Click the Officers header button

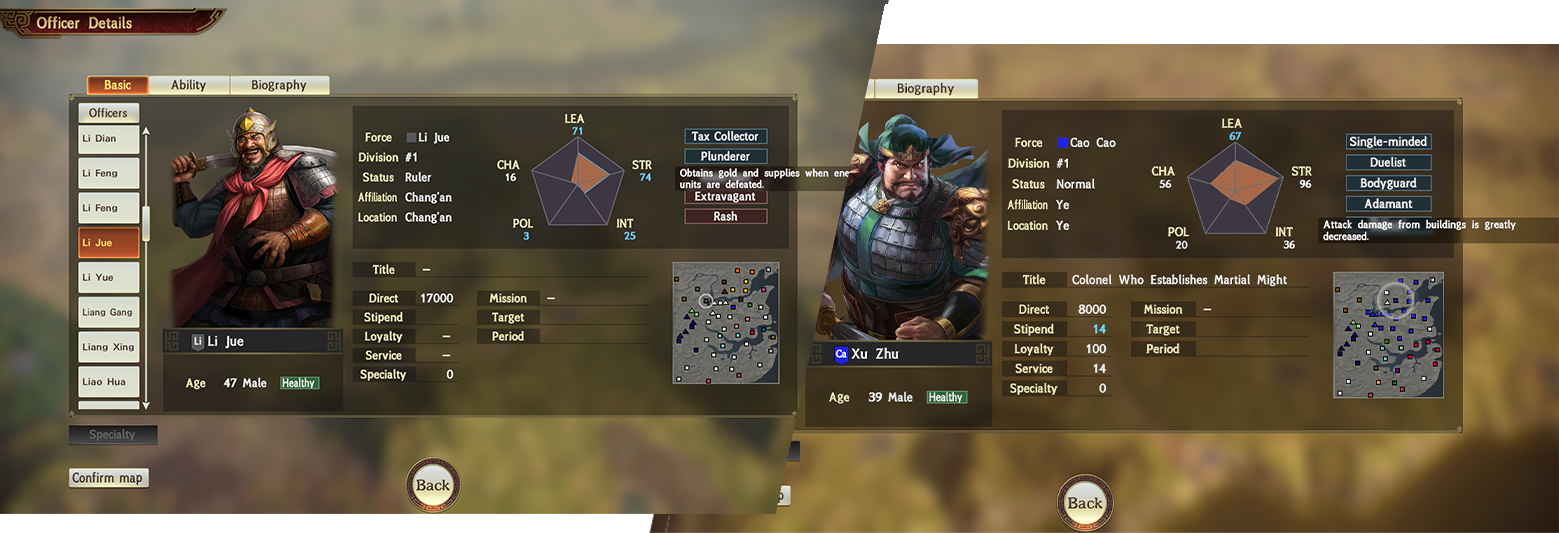click(x=109, y=113)
